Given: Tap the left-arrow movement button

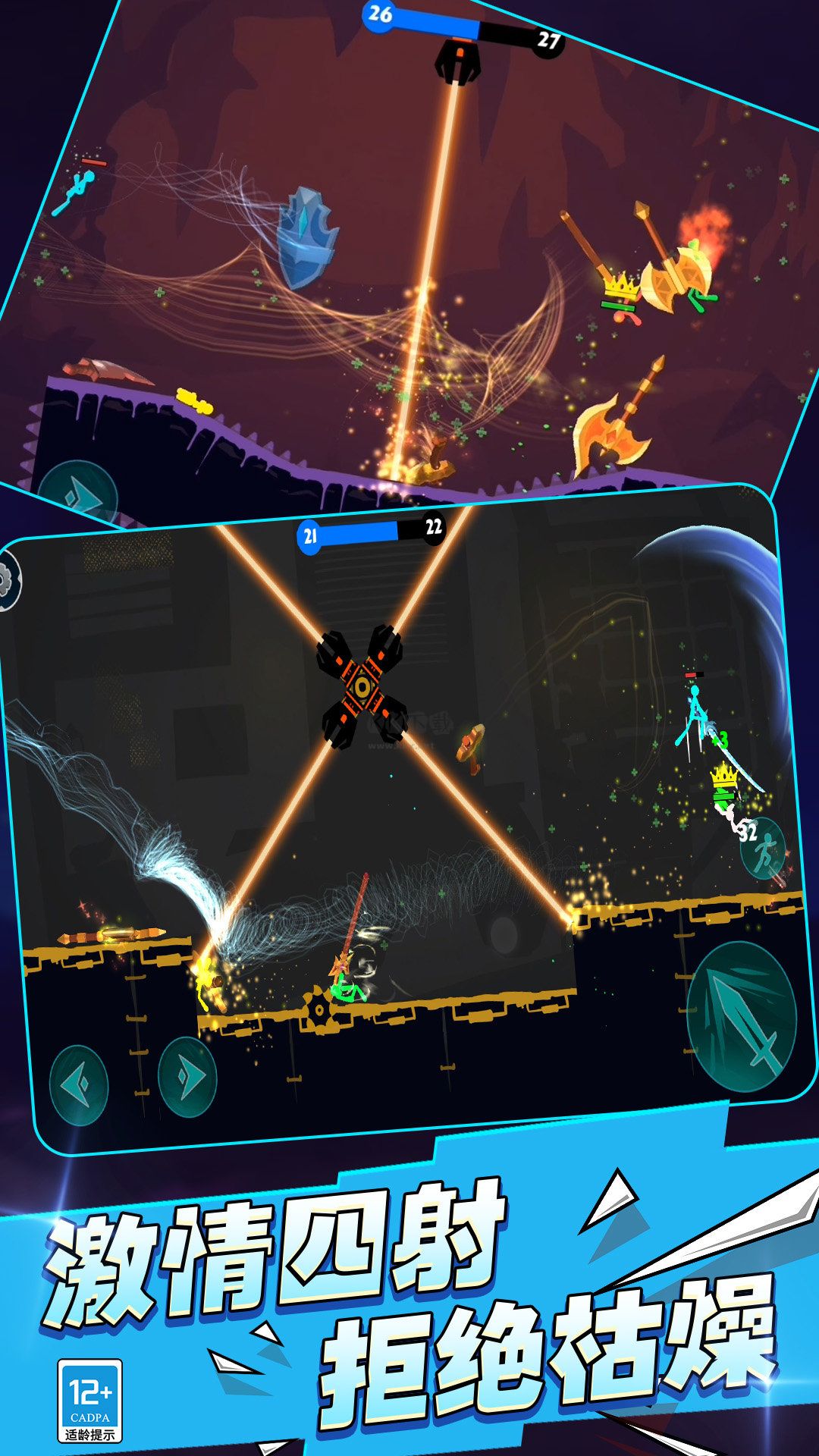Looking at the screenshot, I should (x=79, y=1085).
